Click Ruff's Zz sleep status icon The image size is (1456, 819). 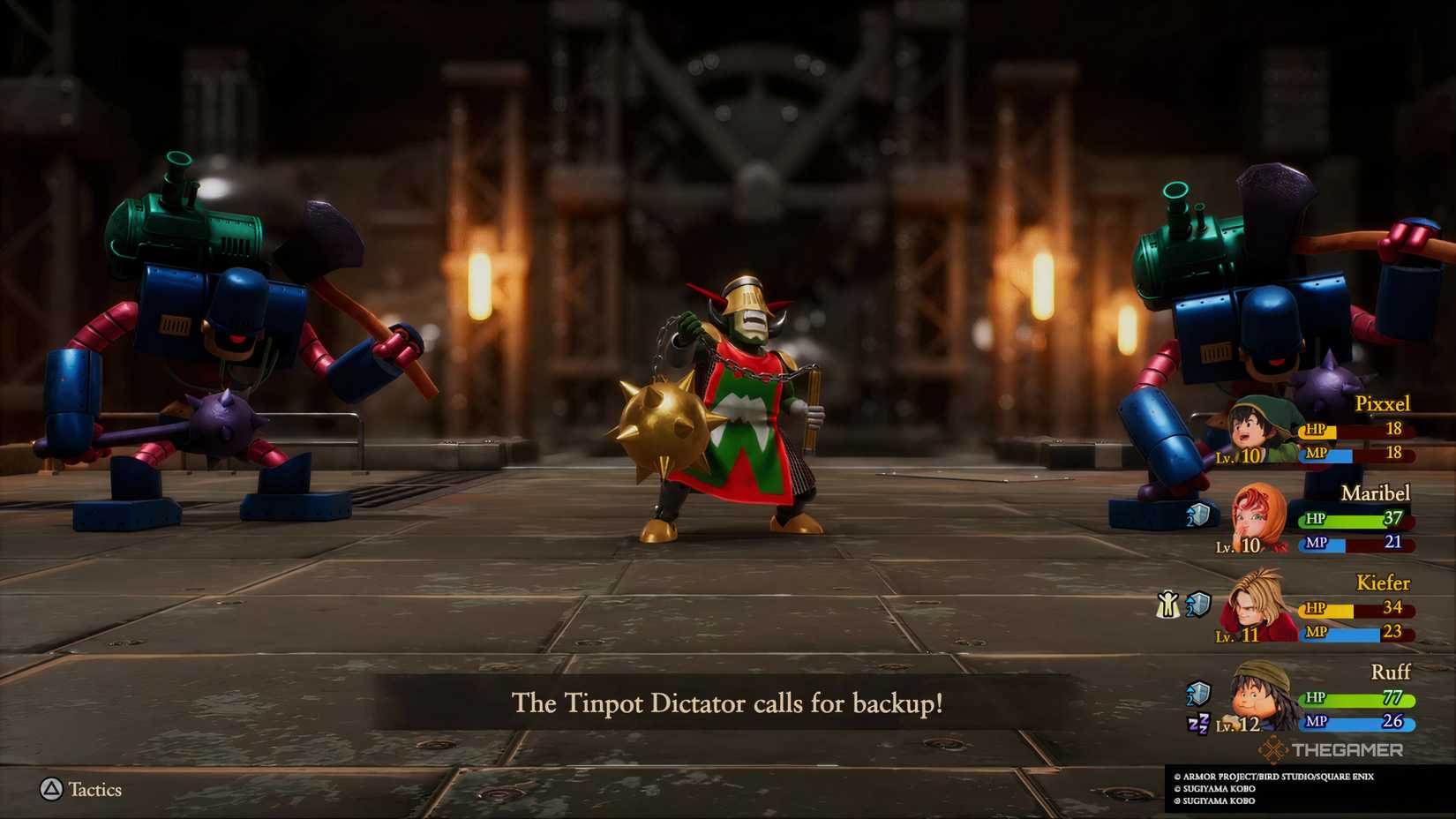(x=1199, y=723)
